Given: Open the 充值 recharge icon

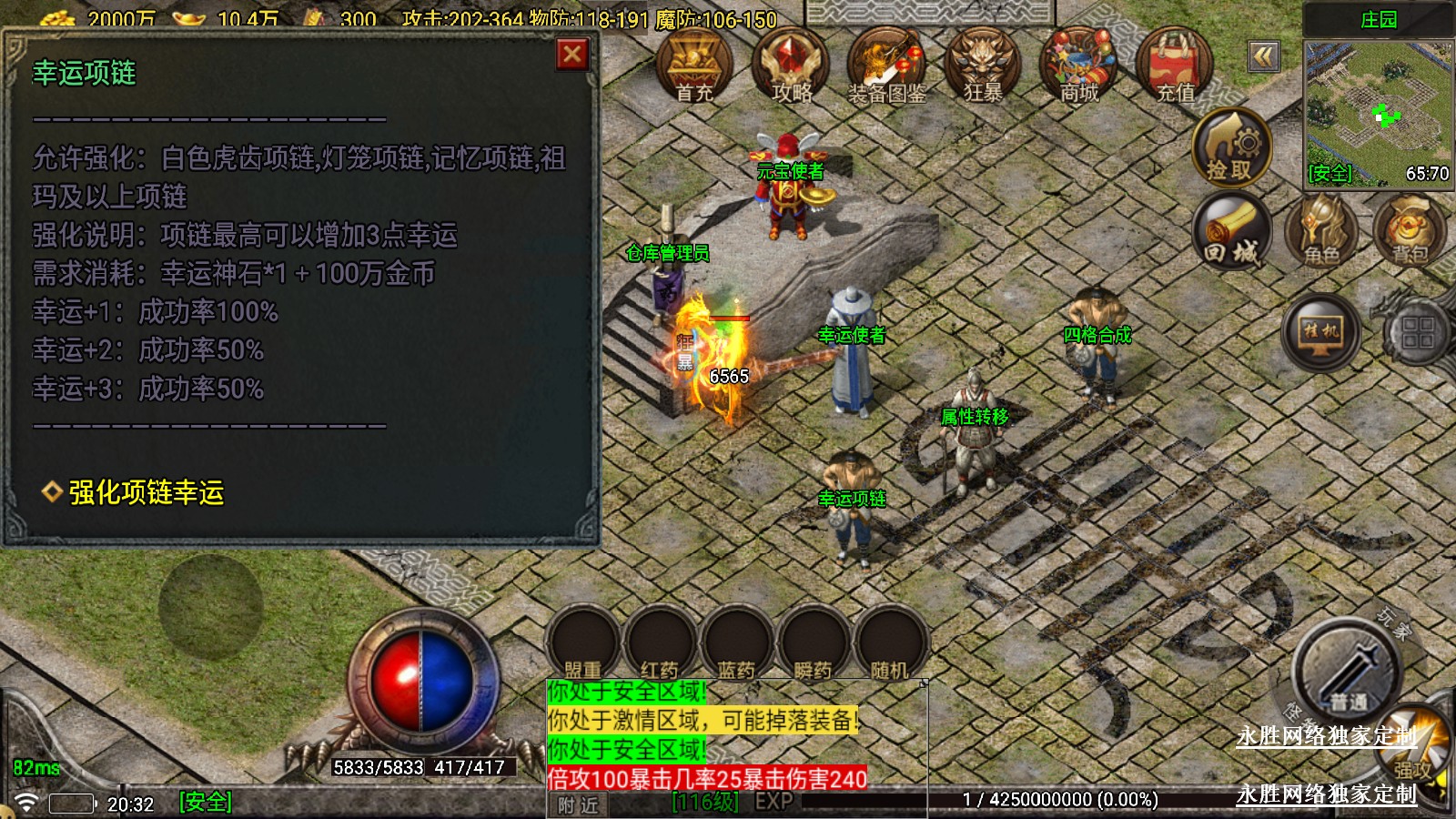Looking at the screenshot, I should pyautogui.click(x=1175, y=66).
